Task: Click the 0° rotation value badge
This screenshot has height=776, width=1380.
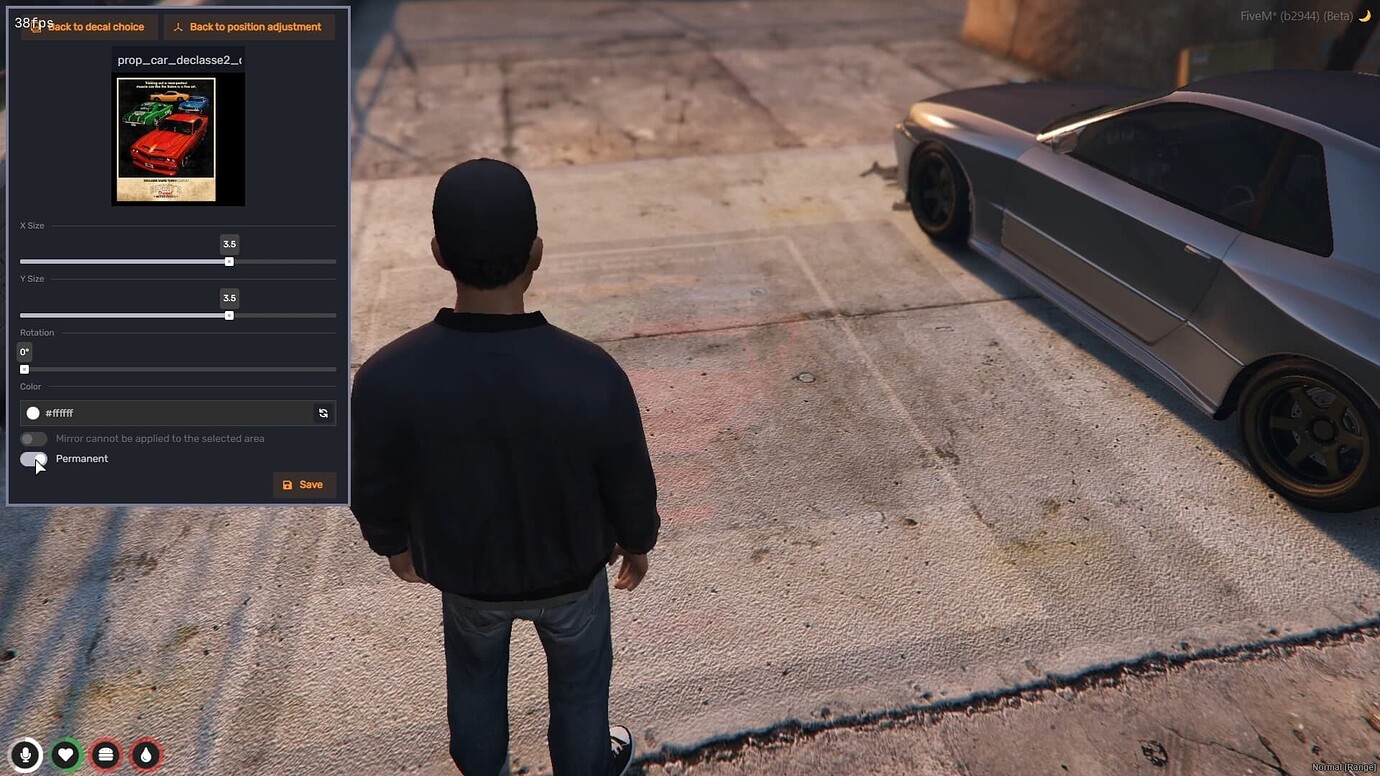Action: [x=23, y=351]
